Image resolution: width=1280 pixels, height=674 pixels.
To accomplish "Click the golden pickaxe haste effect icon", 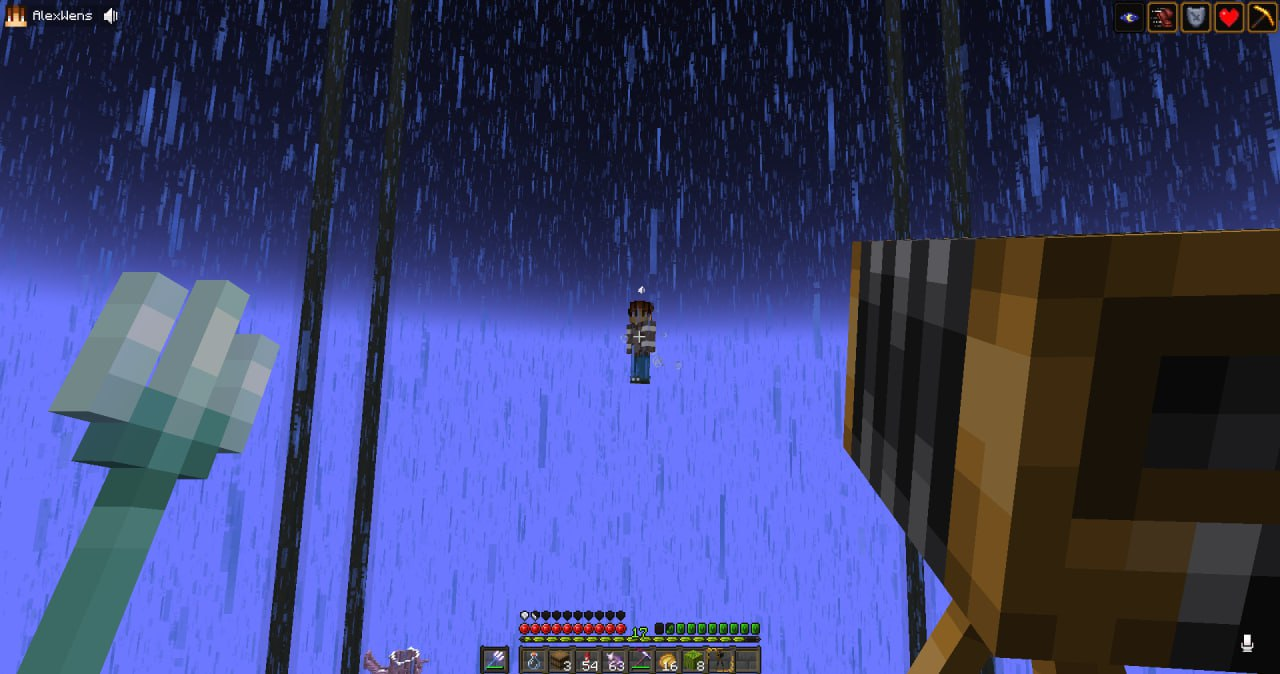I will 1261,17.
